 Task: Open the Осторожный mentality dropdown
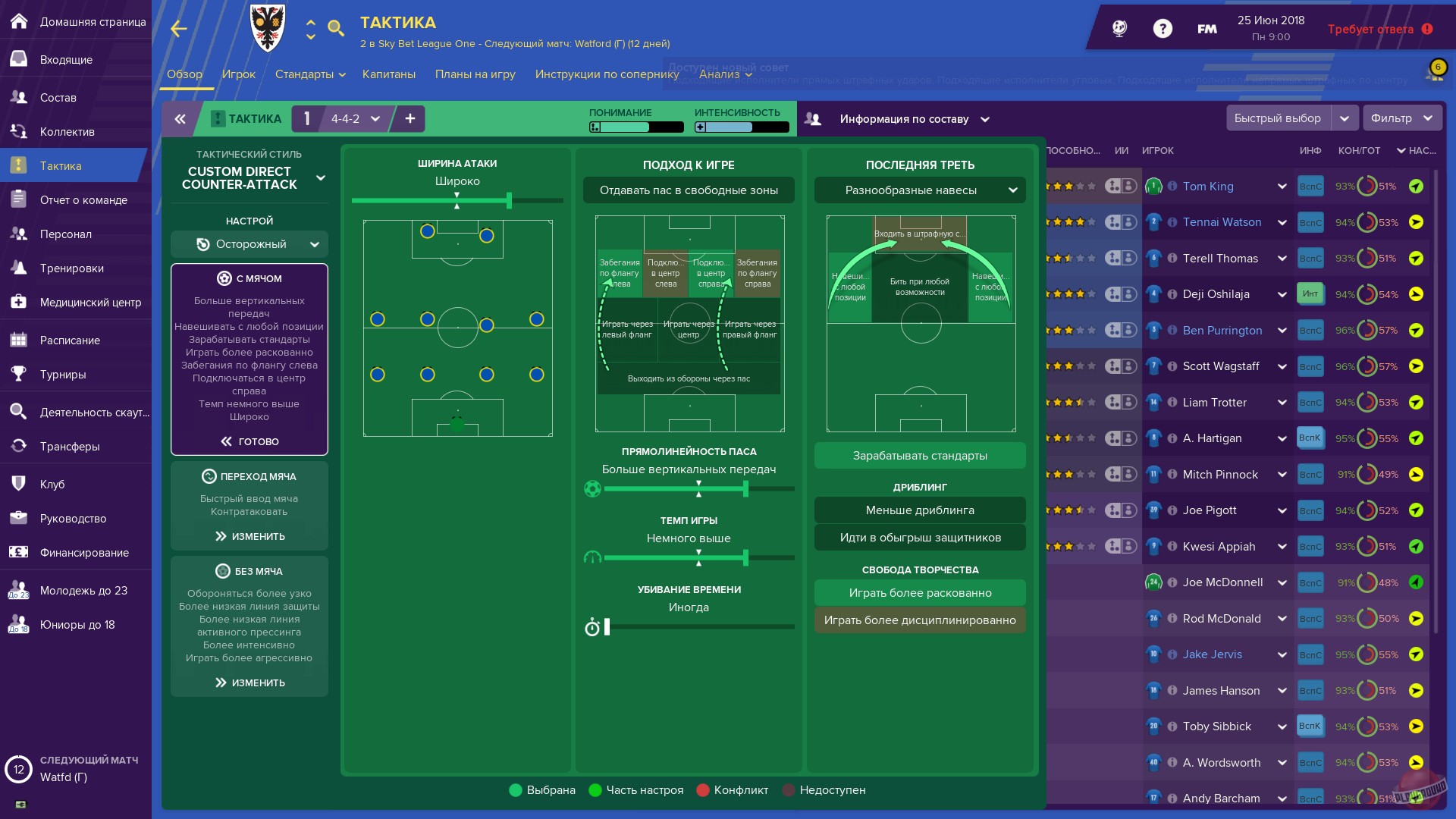coord(250,244)
